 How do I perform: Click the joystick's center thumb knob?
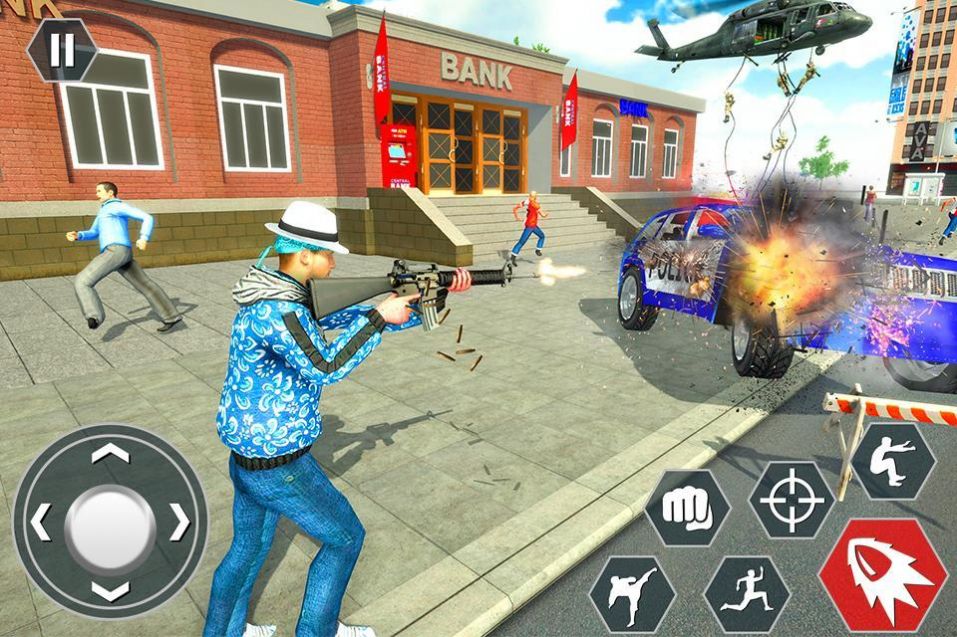(x=110, y=524)
